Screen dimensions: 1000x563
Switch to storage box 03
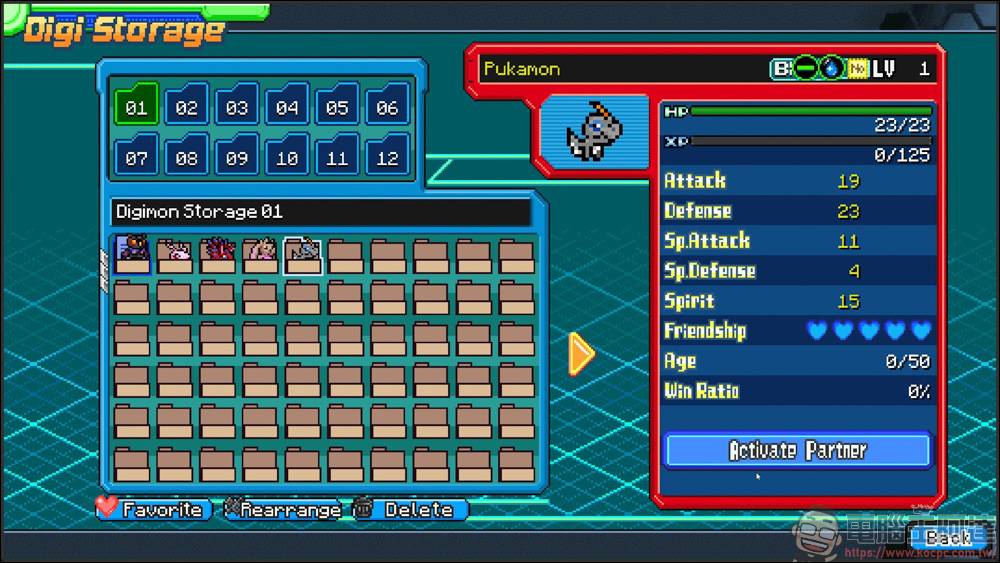pos(236,107)
